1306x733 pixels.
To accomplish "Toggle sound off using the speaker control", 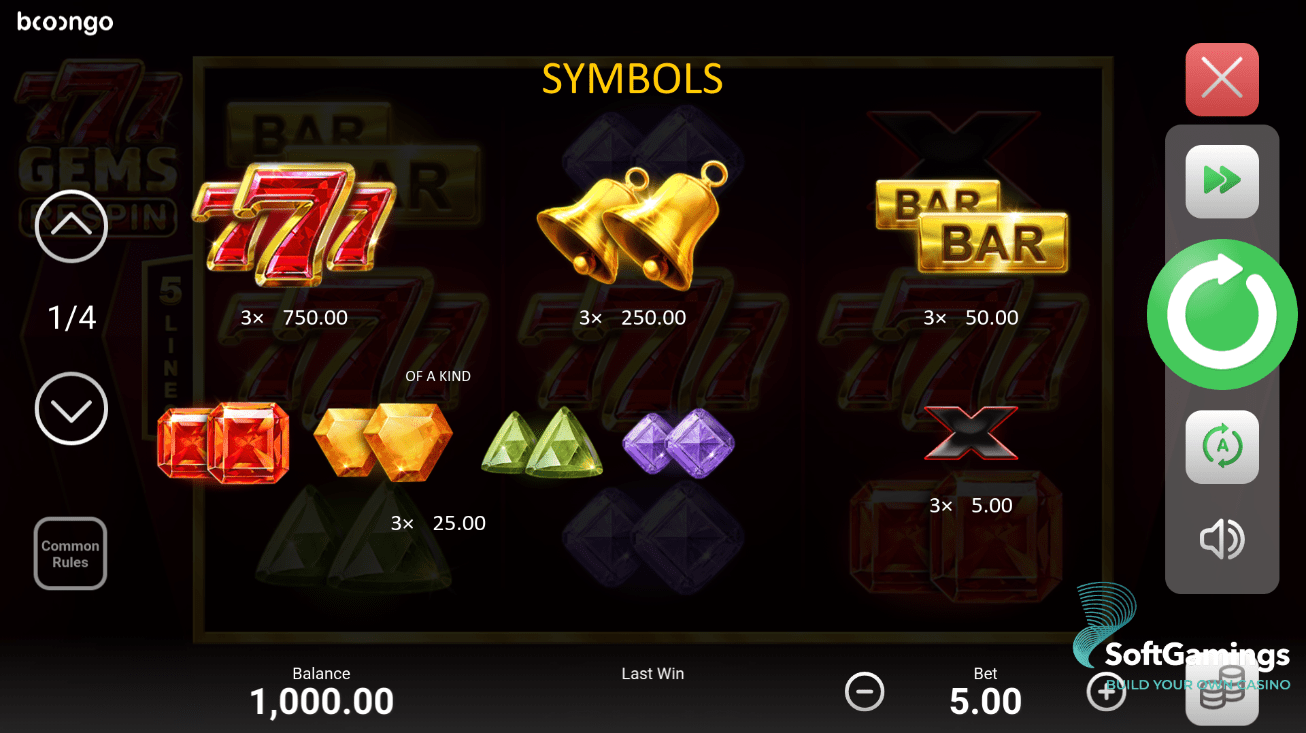I will (x=1222, y=539).
